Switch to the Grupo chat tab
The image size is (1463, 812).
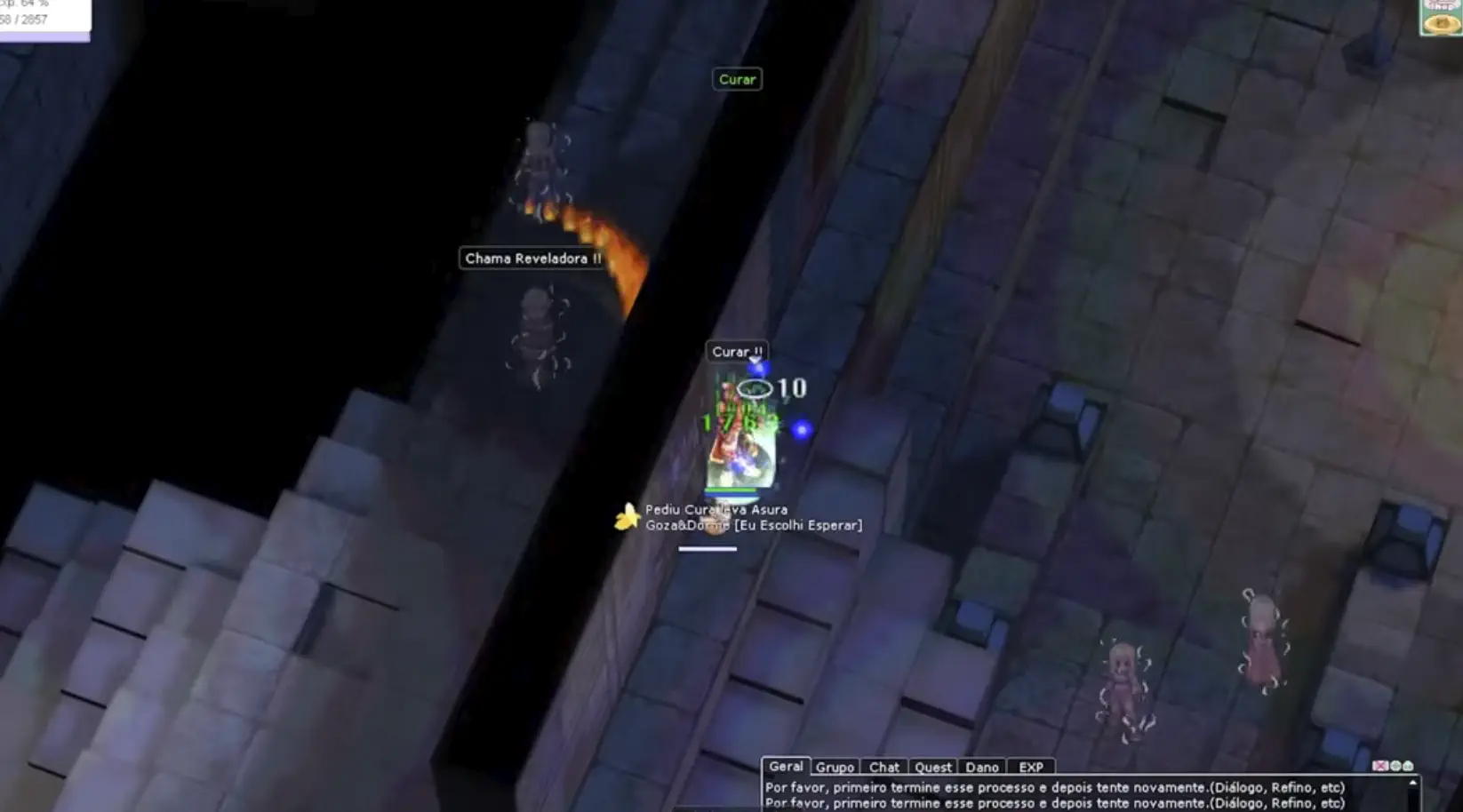[x=835, y=767]
